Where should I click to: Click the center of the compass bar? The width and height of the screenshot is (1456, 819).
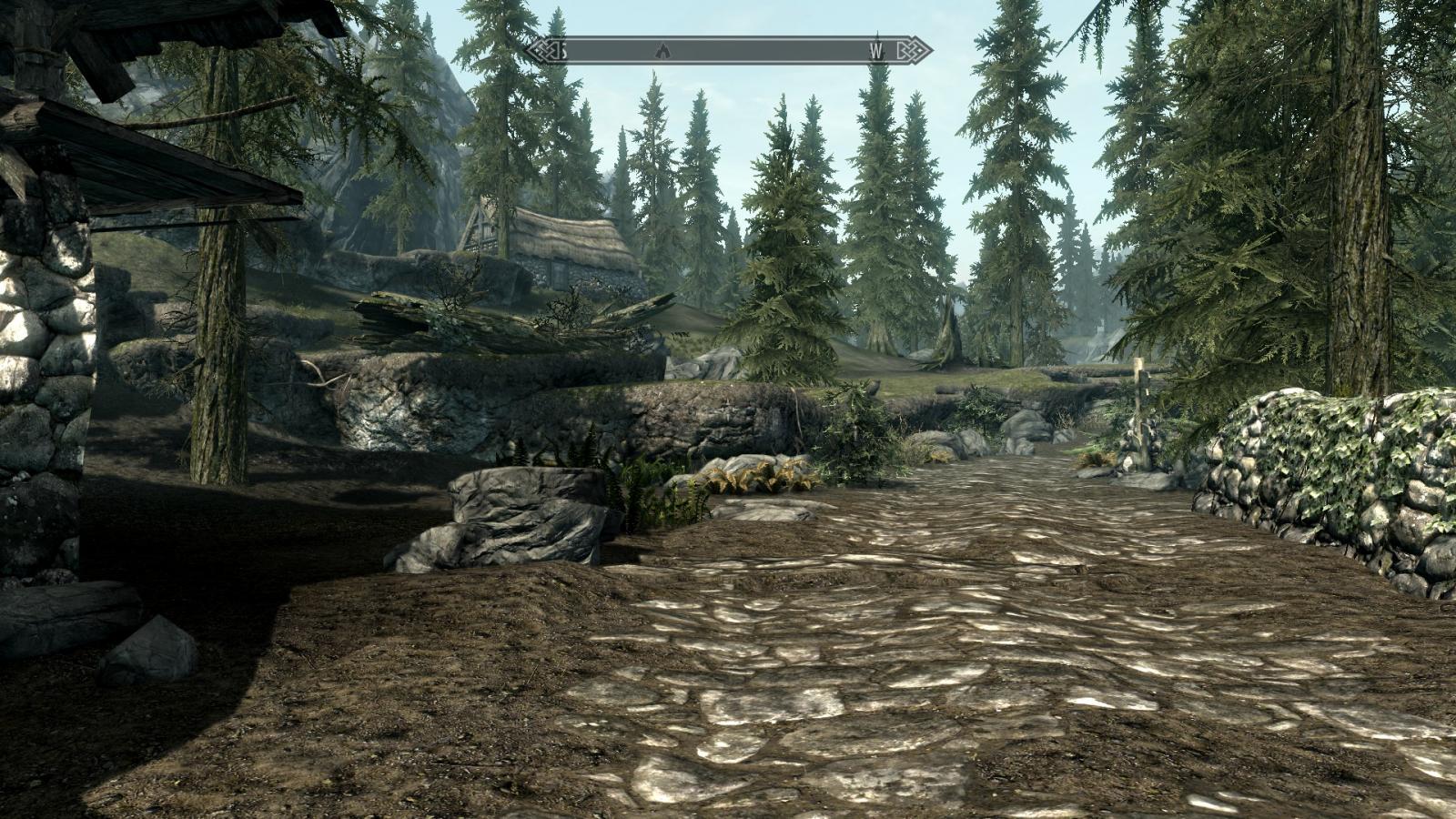pos(728,52)
